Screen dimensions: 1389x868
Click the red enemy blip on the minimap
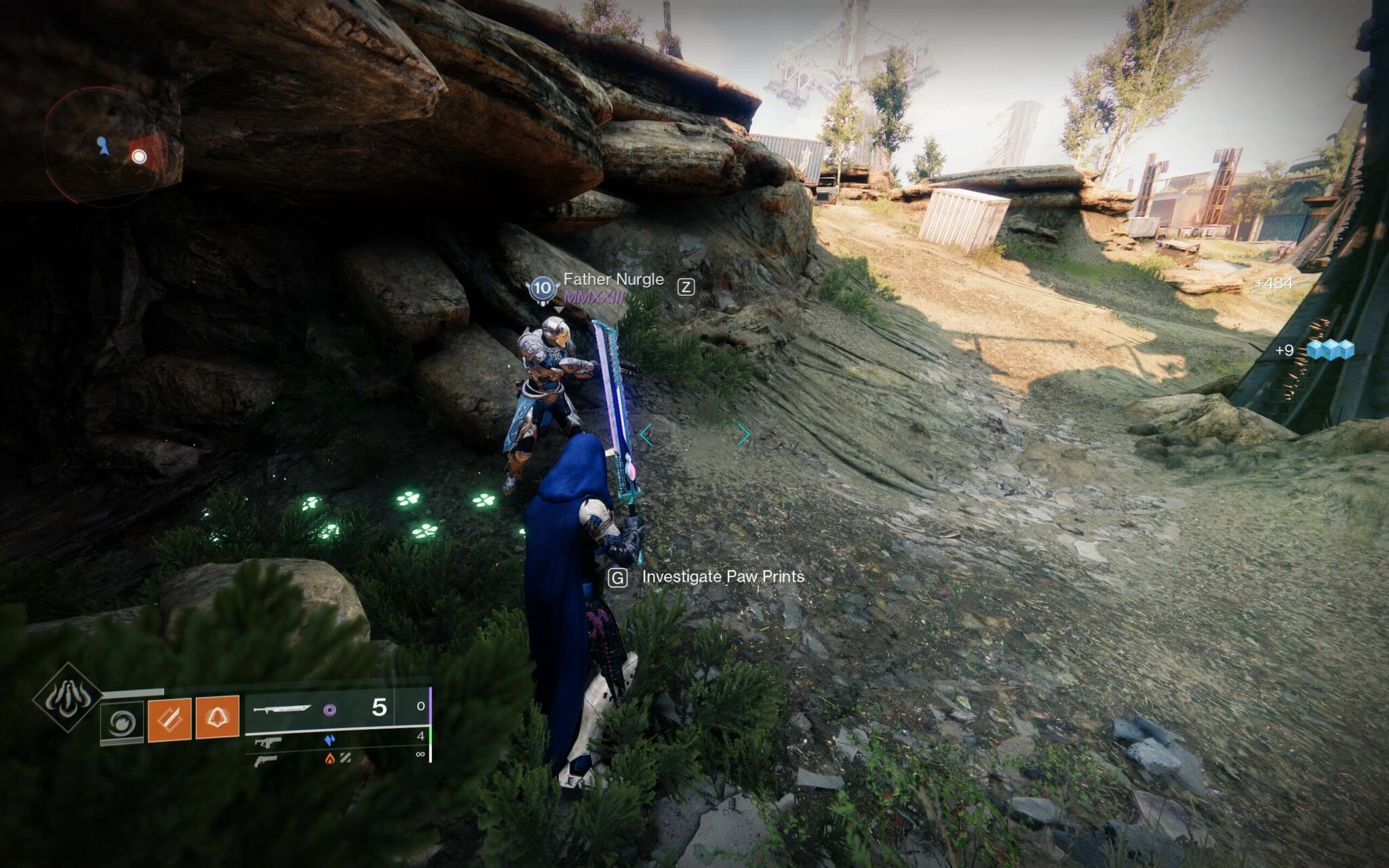coord(140,158)
